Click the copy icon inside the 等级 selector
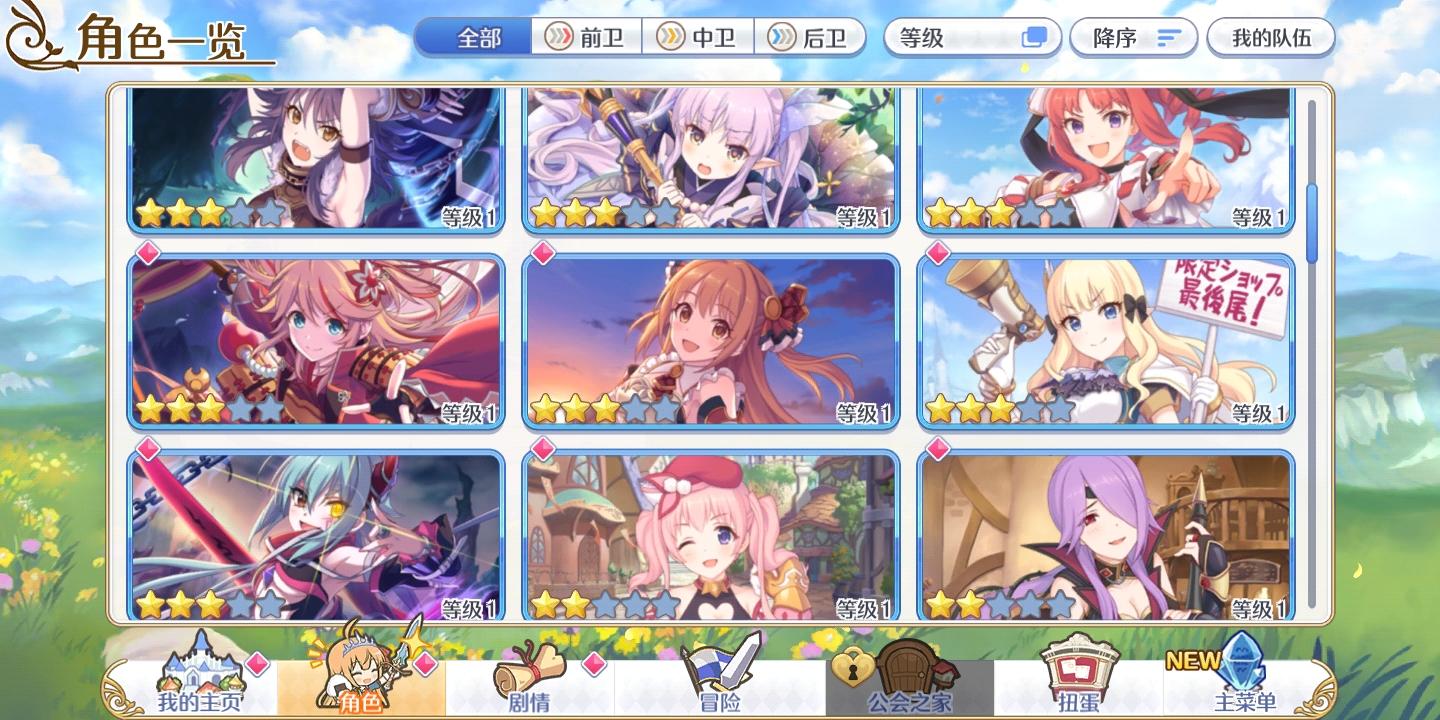Viewport: 1440px width, 720px height. tap(1037, 37)
